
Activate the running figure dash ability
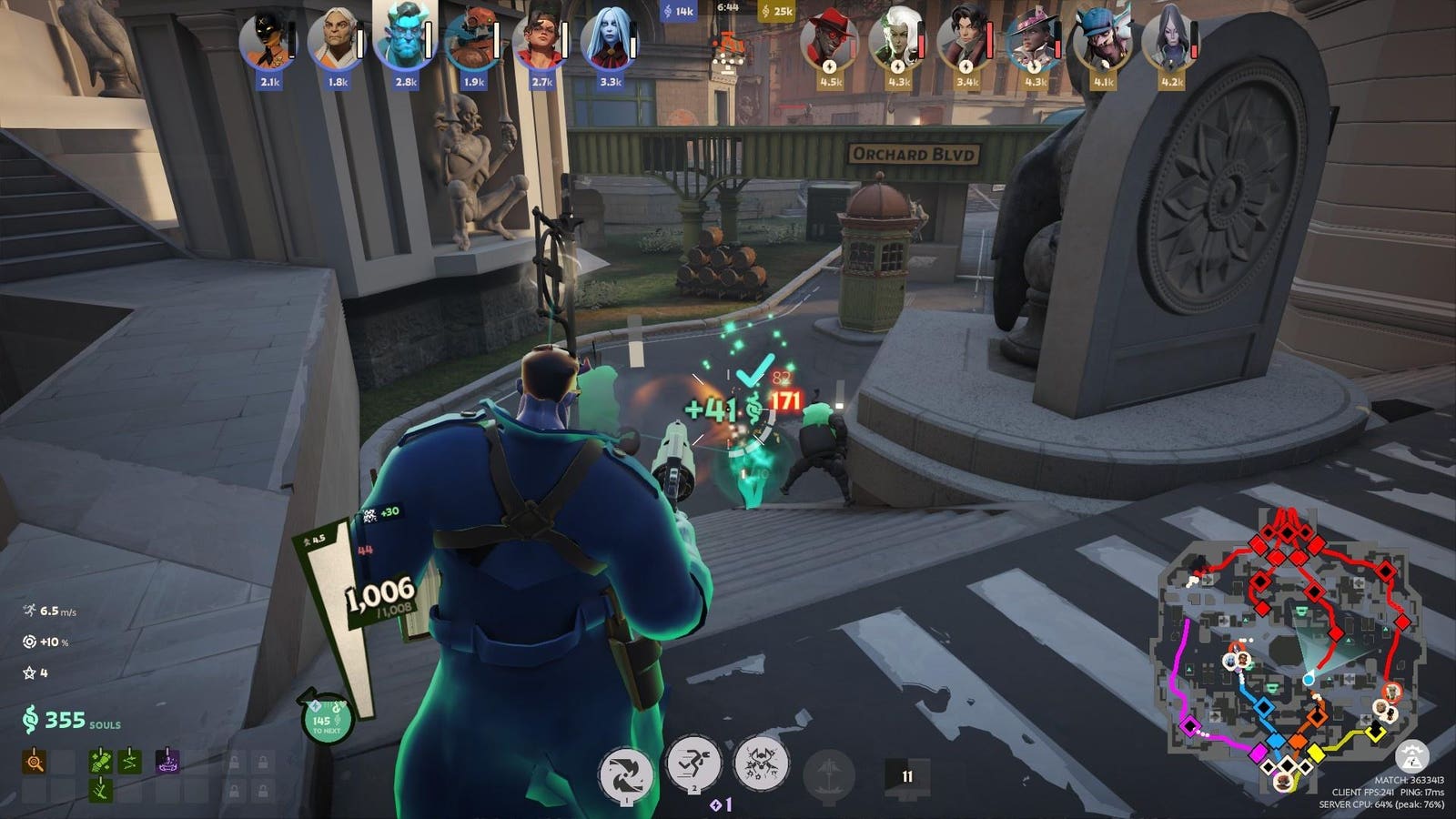(693, 764)
